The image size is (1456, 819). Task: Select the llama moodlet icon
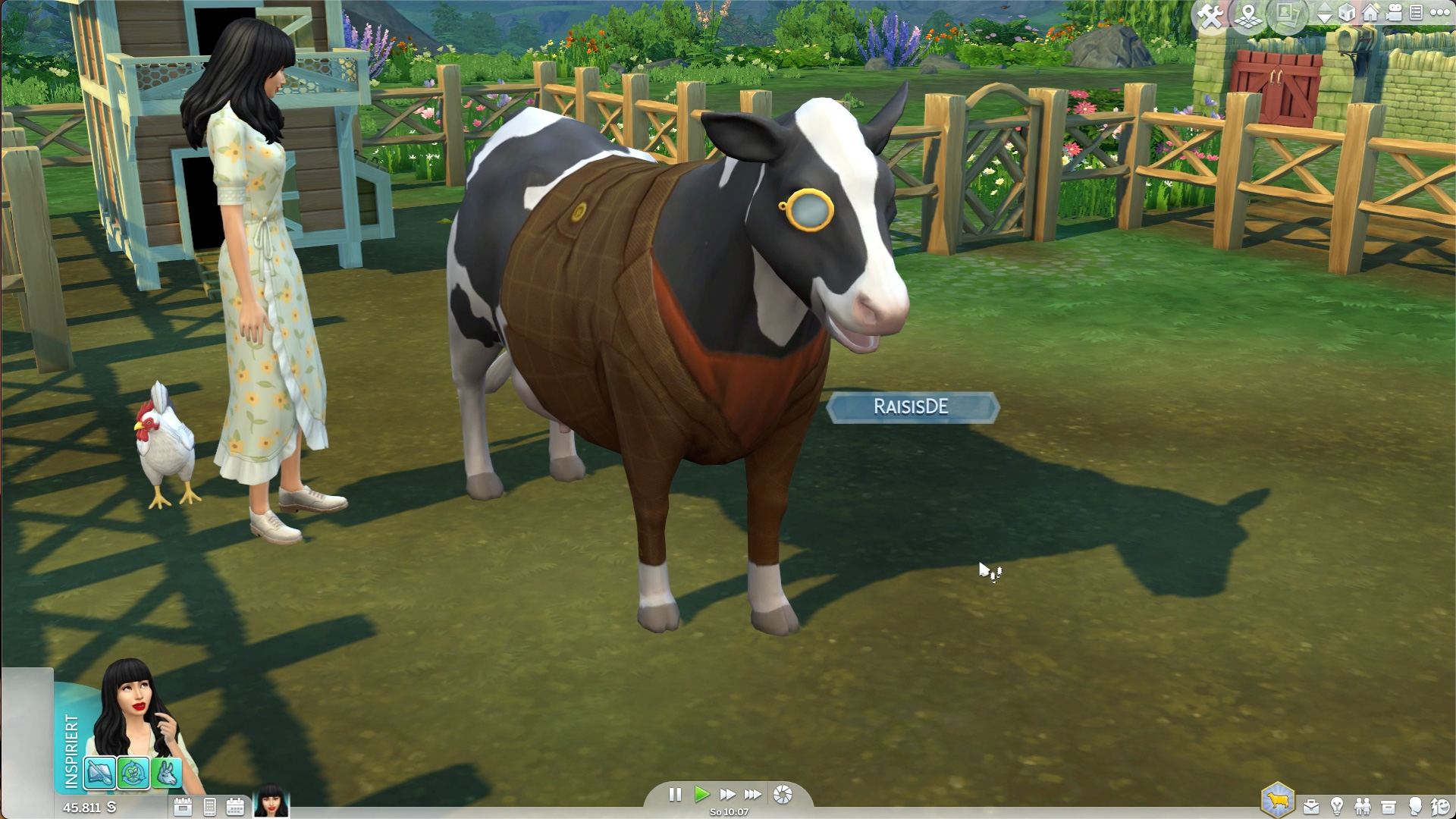point(167,773)
